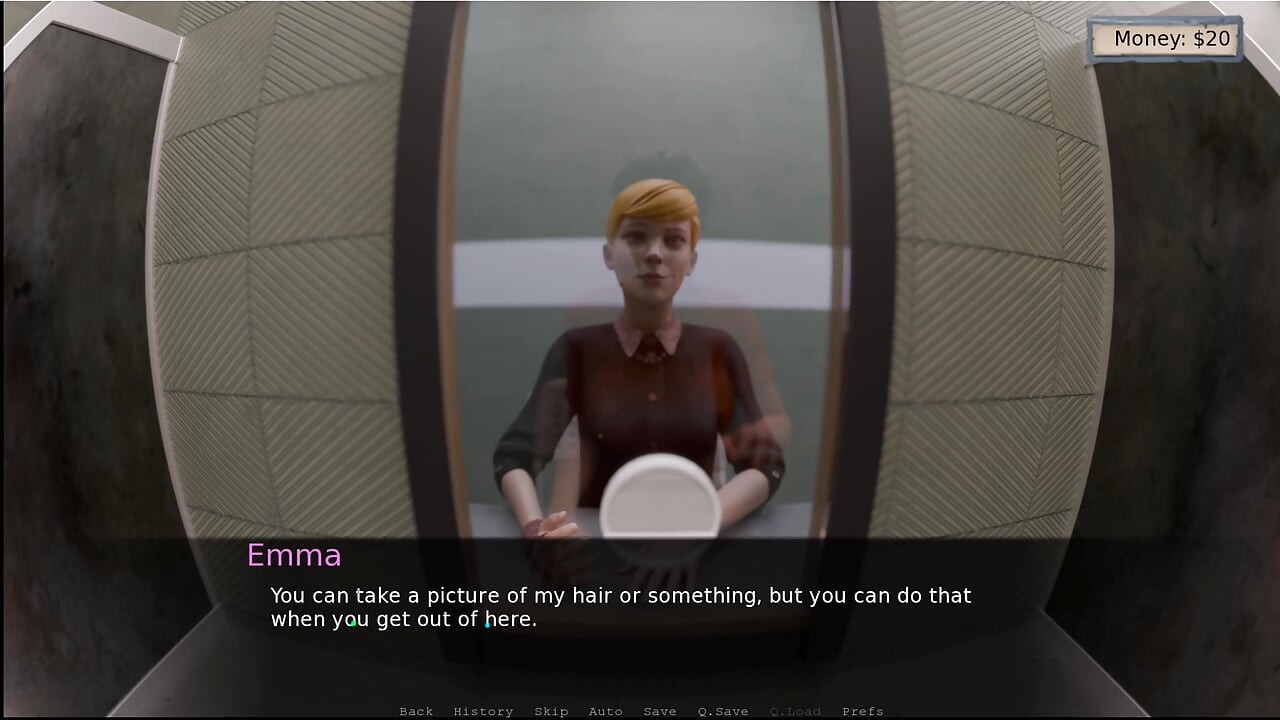
Task: Open the dialogue History log
Action: click(x=483, y=711)
